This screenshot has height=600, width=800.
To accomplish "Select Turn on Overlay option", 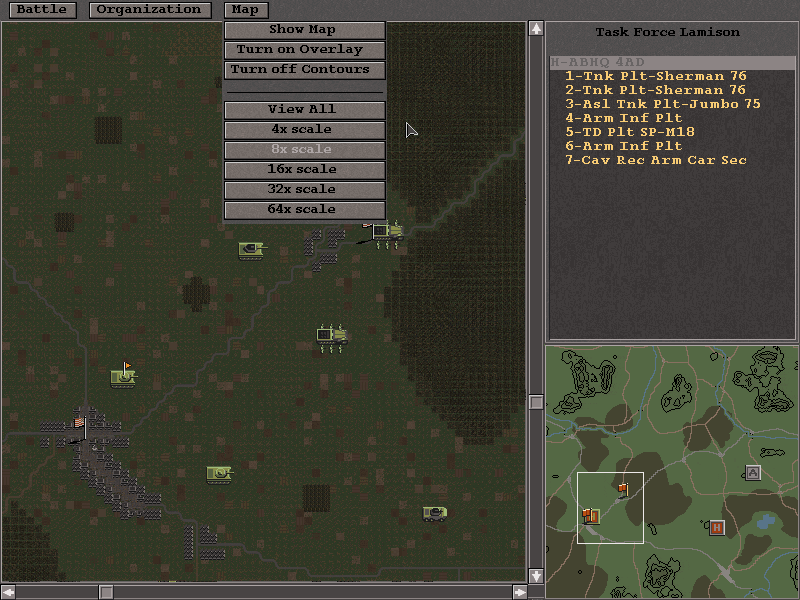I will (304, 50).
